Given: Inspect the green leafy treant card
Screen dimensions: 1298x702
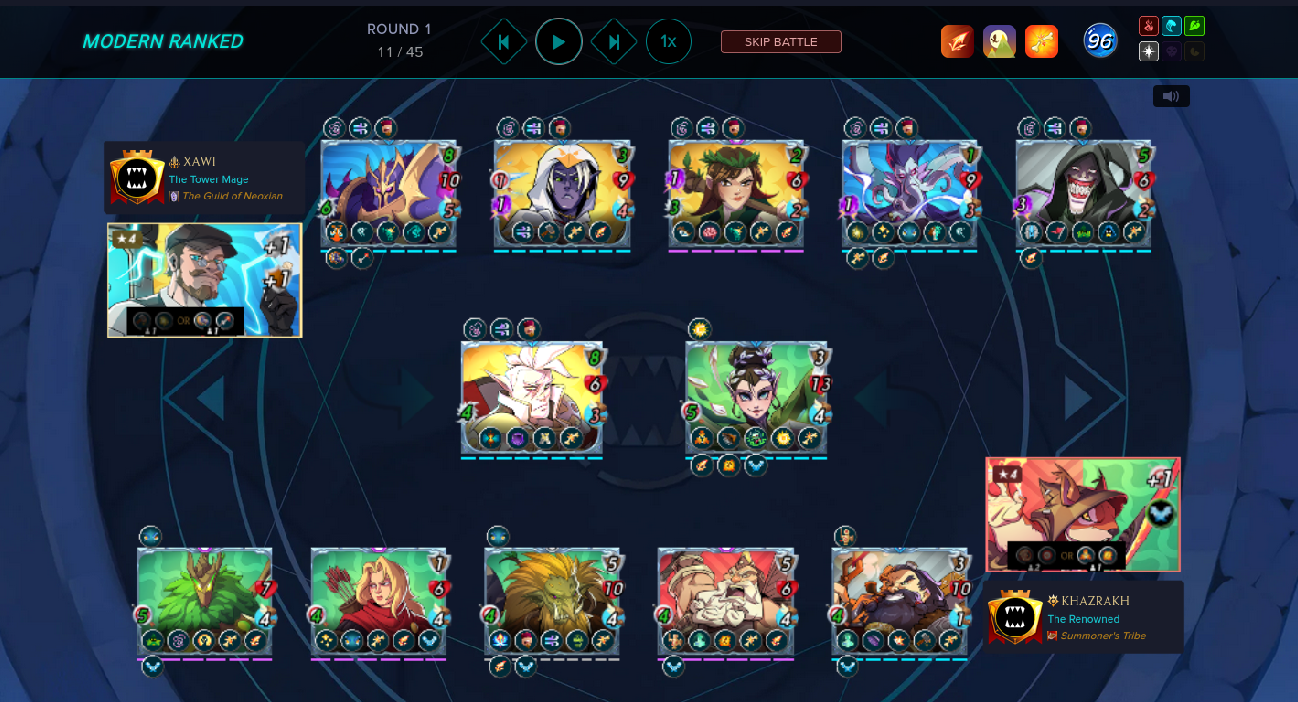Looking at the screenshot, I should [205, 600].
